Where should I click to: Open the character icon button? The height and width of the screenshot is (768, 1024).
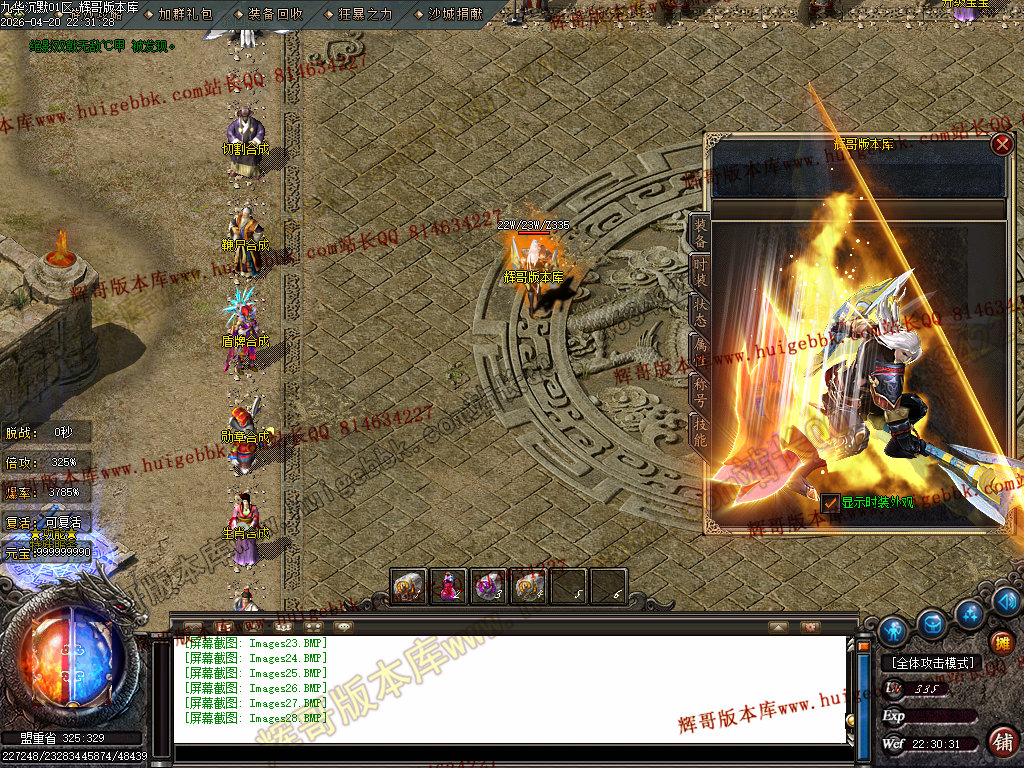click(x=893, y=630)
